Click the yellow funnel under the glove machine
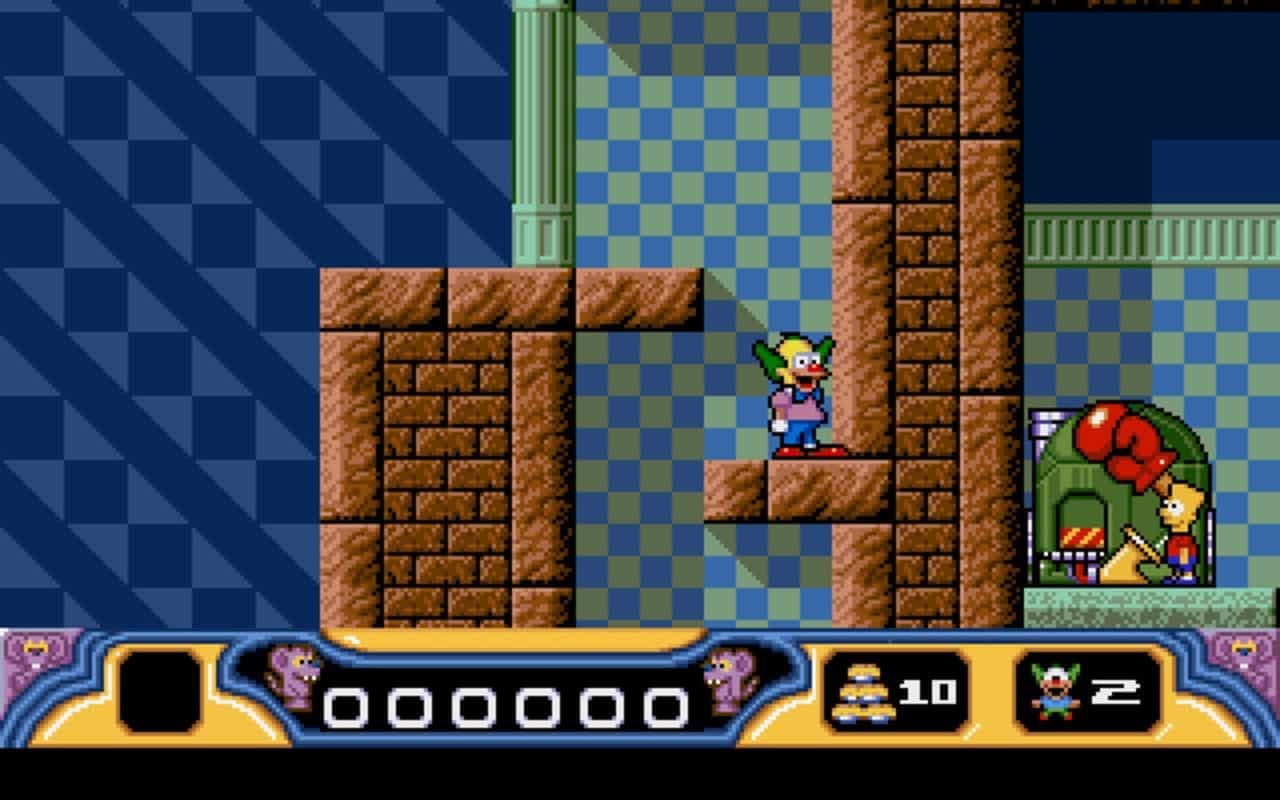This screenshot has width=1280, height=800. [x=1124, y=560]
